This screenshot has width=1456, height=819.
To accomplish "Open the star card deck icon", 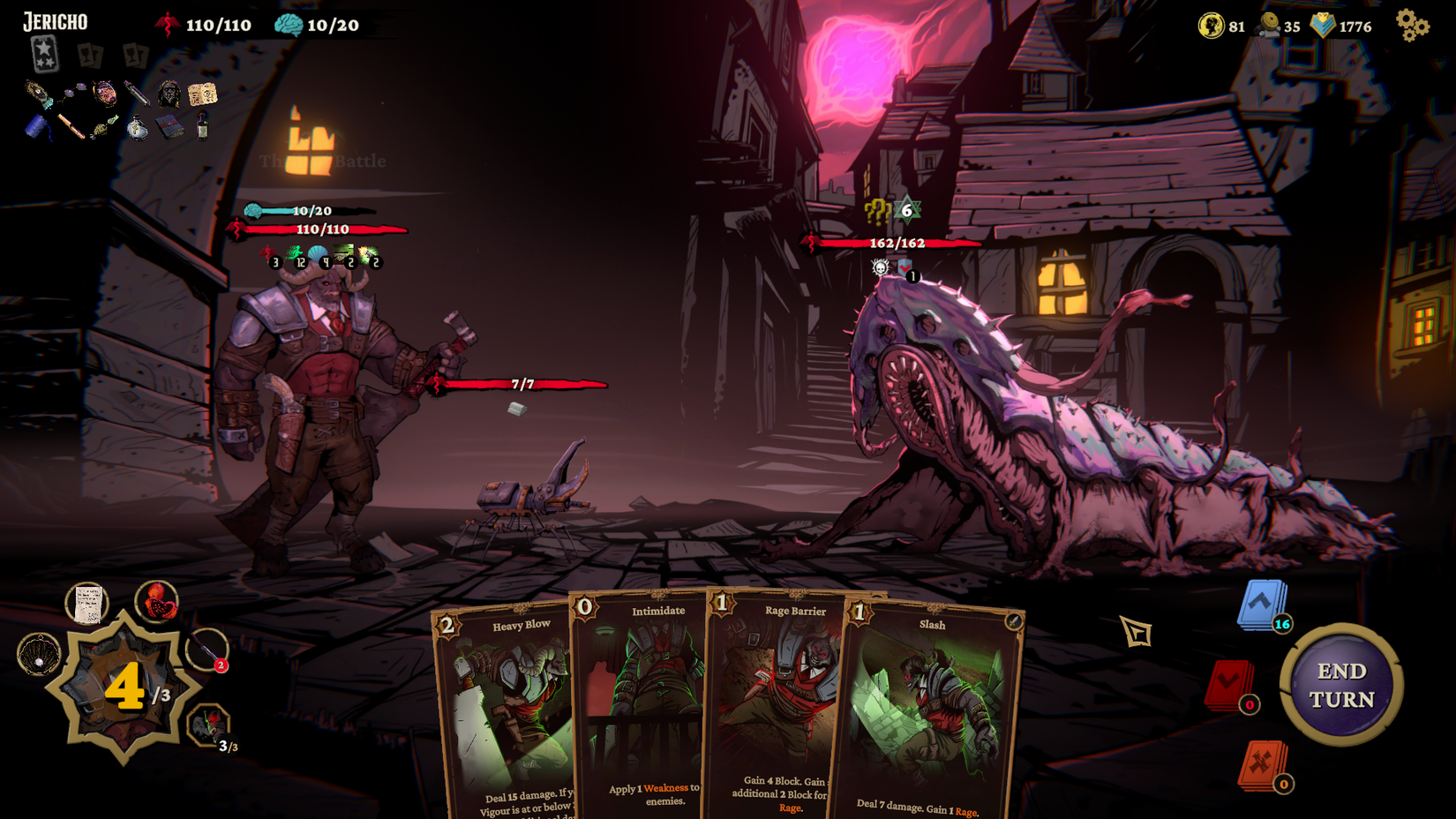I will 44,54.
